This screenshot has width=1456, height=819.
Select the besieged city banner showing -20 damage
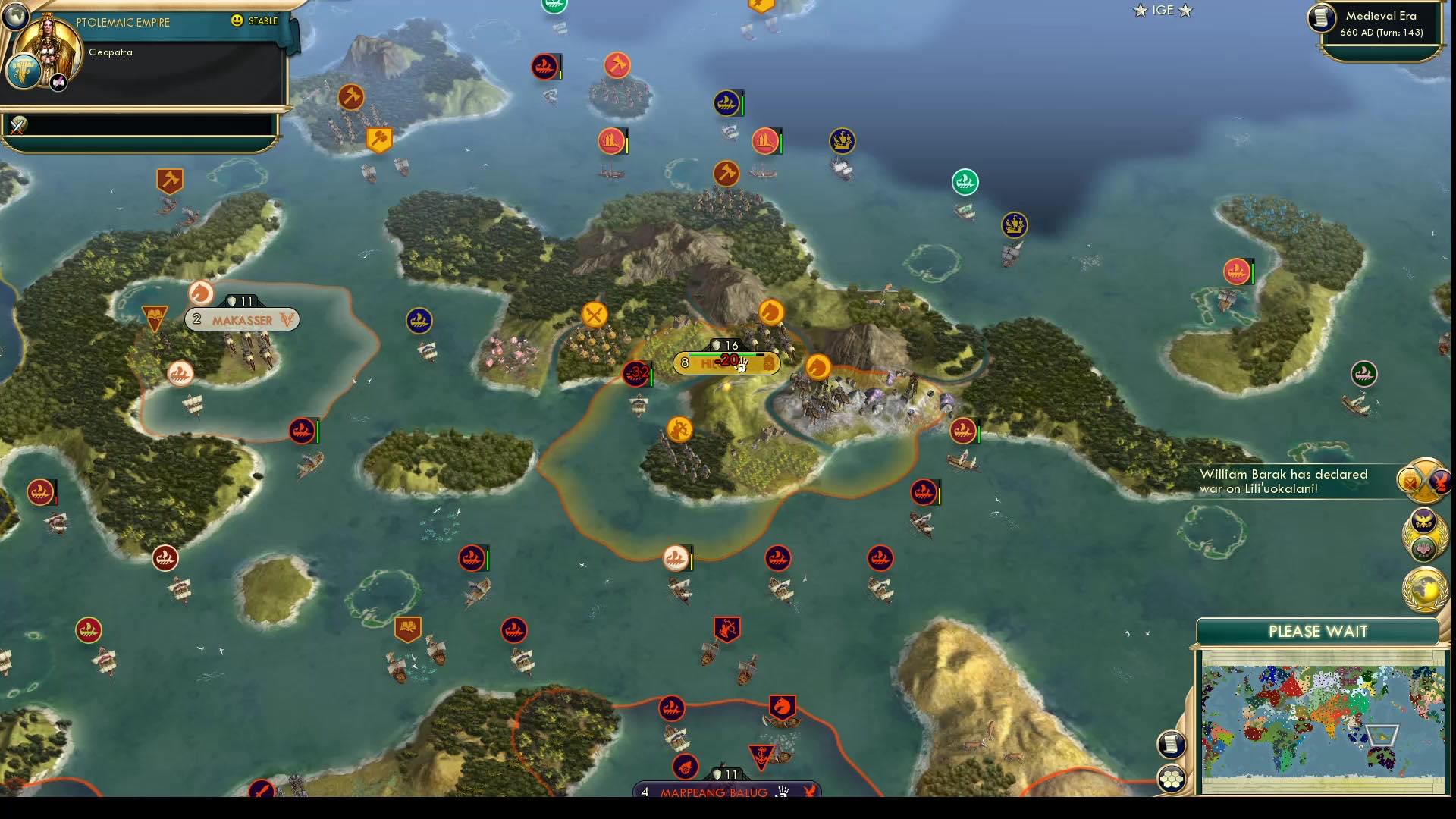pyautogui.click(x=724, y=362)
